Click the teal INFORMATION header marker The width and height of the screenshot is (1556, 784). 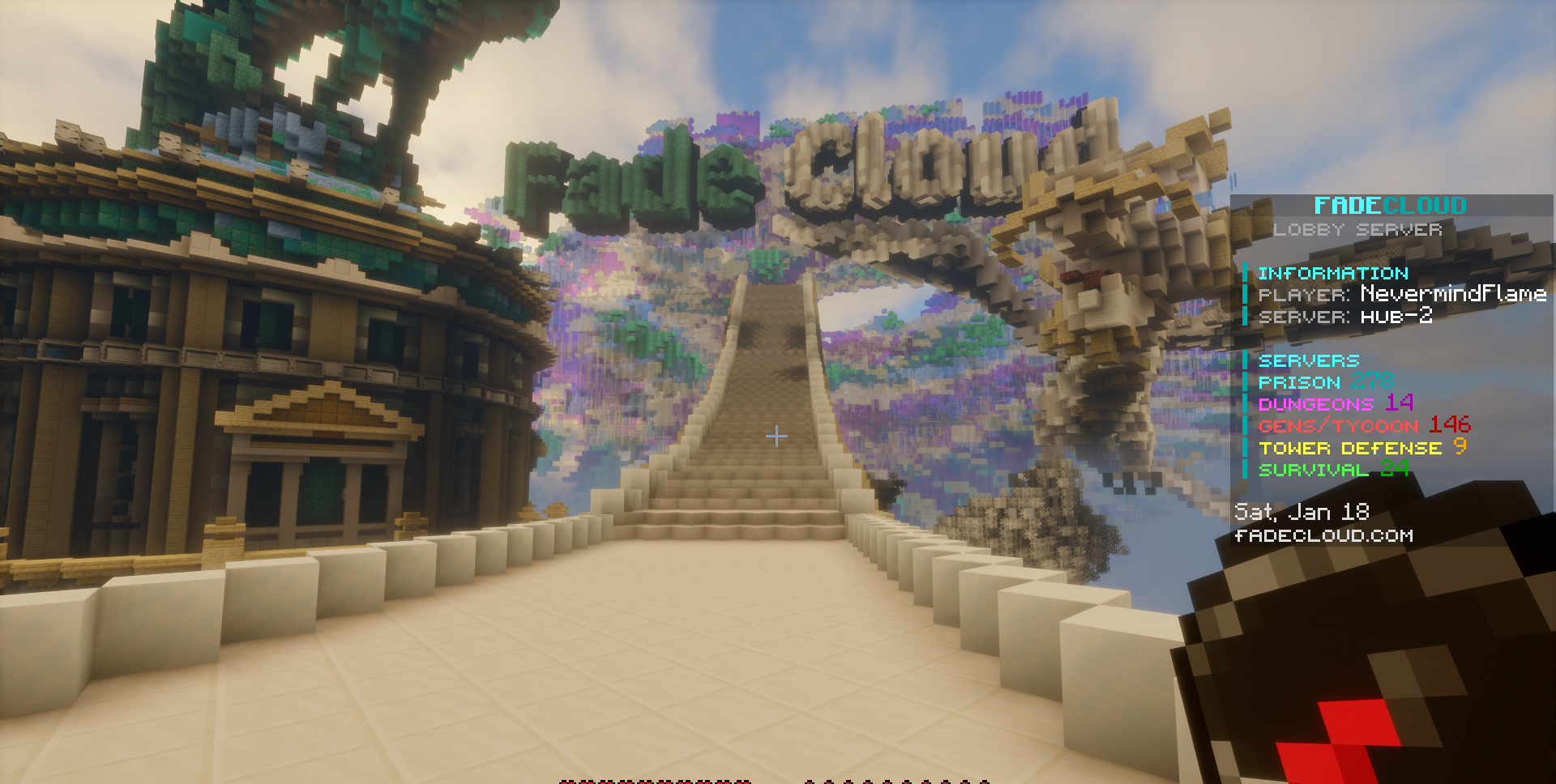[1246, 273]
